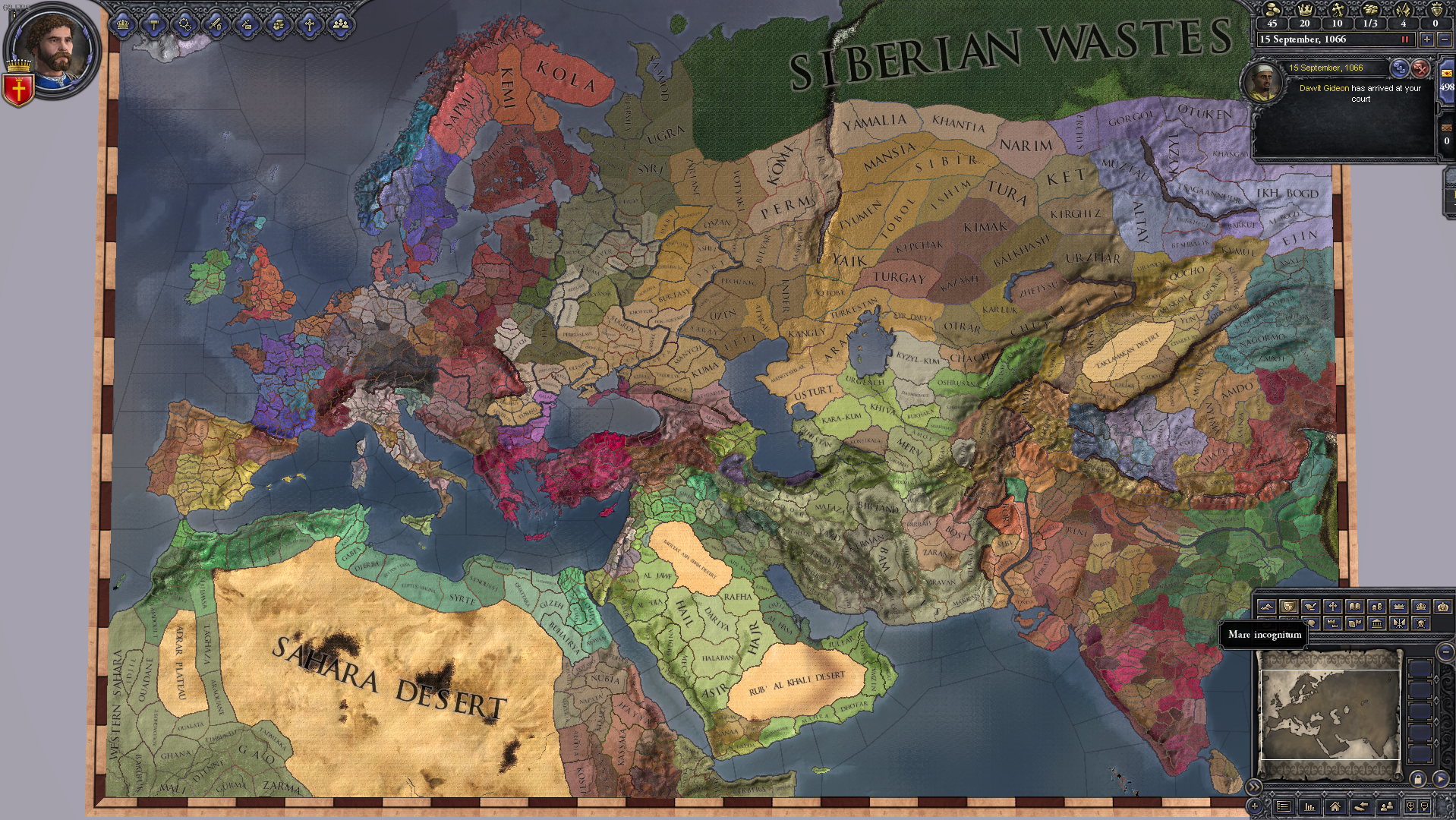Open the ledger statistics icon
The height and width of the screenshot is (820, 1456).
[1309, 805]
